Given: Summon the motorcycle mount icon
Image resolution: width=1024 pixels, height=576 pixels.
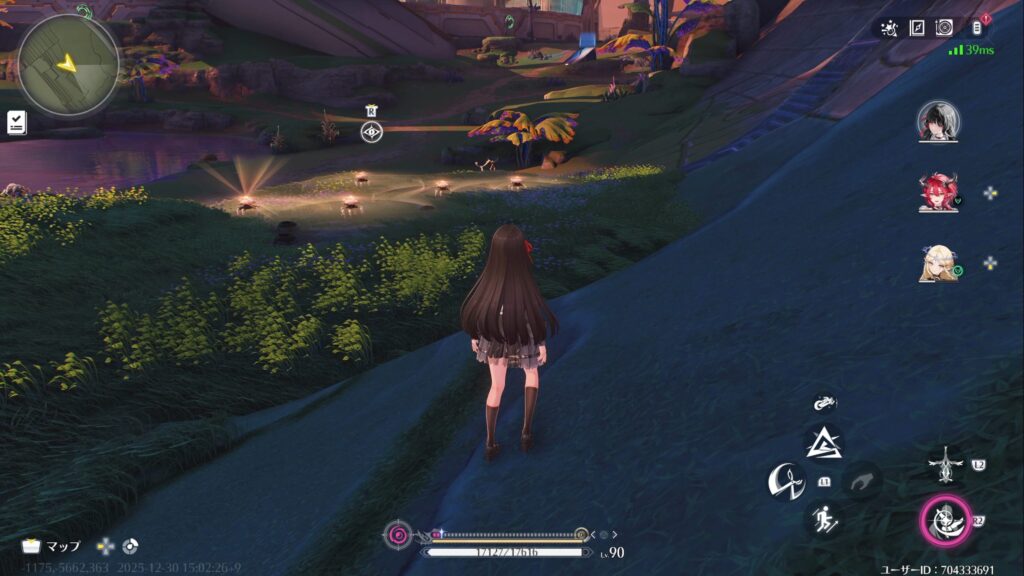Looking at the screenshot, I should click(824, 402).
